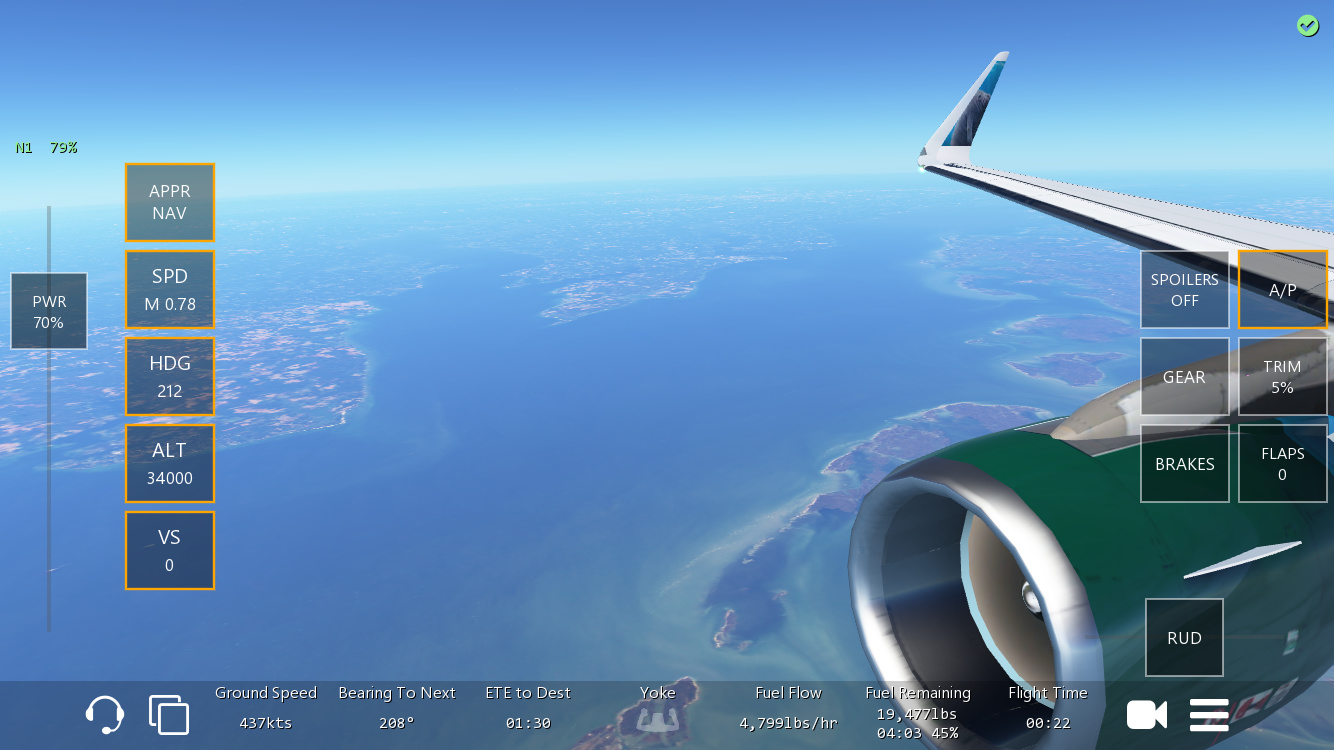Viewport: 1334px width, 750px height.
Task: Toggle the VS vertical speed button
Action: click(x=170, y=550)
